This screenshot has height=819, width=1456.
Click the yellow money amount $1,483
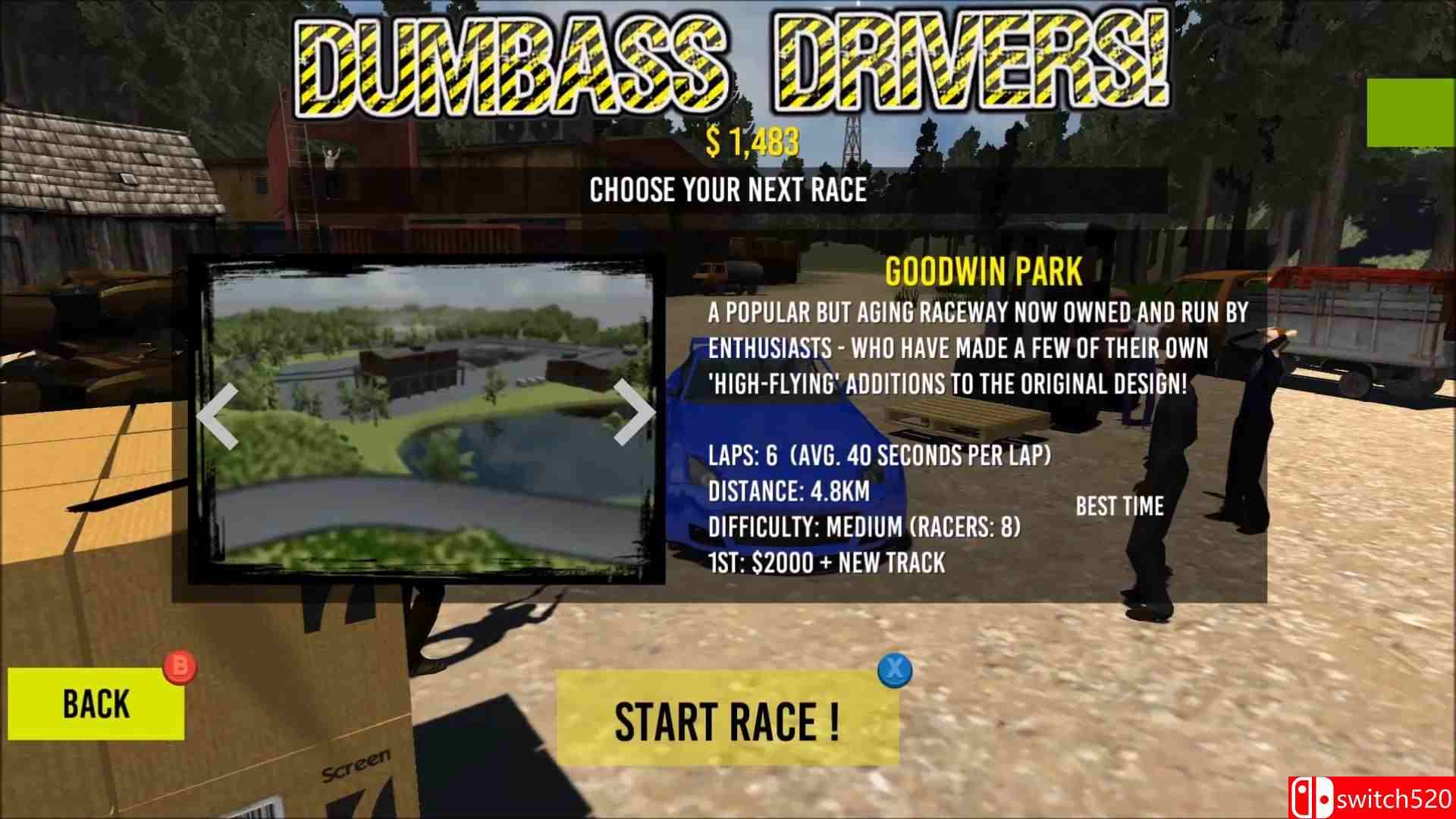753,140
